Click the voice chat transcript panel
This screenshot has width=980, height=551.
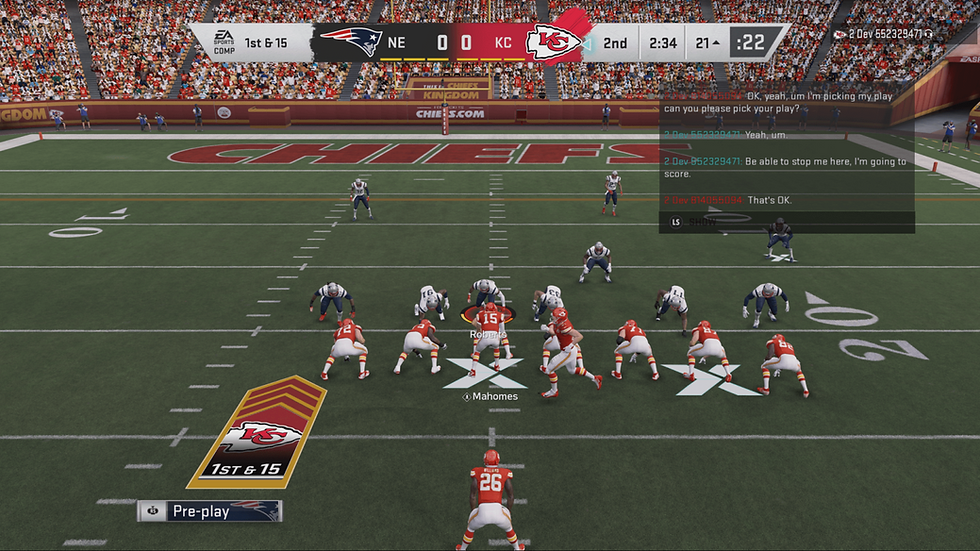click(x=786, y=158)
